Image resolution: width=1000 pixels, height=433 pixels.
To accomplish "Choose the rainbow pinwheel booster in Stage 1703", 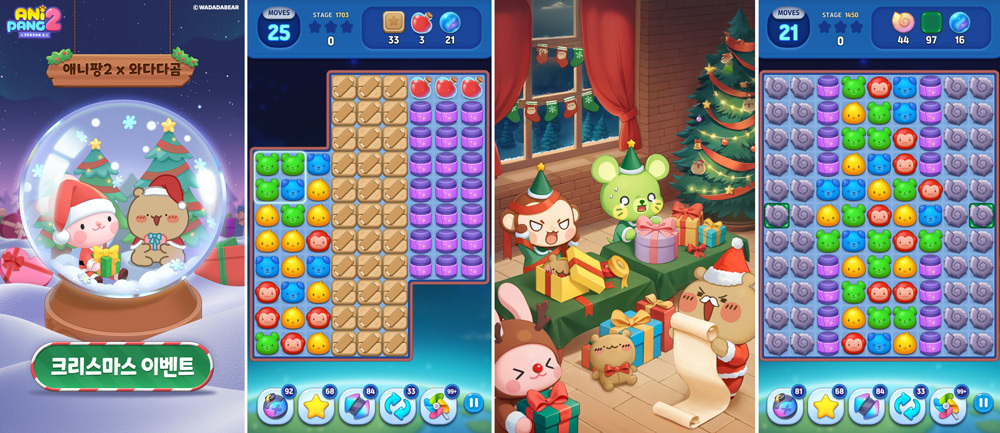I will pos(438,405).
